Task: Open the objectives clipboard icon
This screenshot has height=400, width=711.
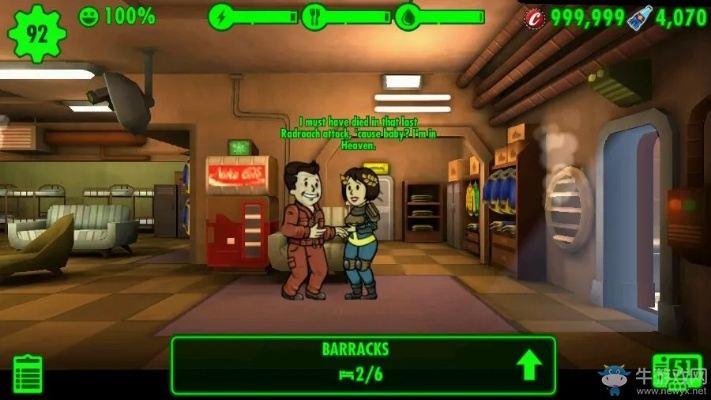Action: tap(28, 373)
